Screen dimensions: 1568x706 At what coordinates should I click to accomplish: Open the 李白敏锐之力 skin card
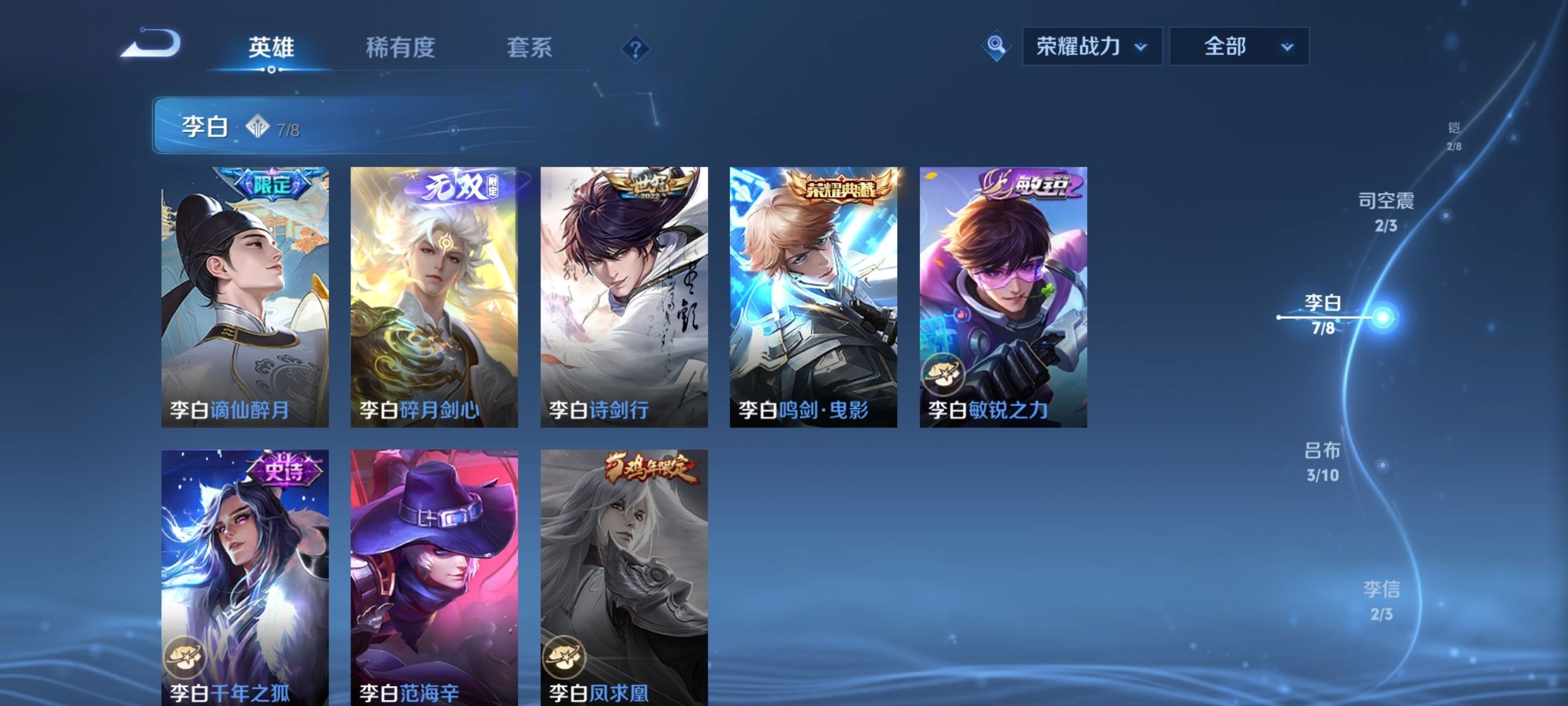coord(1003,296)
